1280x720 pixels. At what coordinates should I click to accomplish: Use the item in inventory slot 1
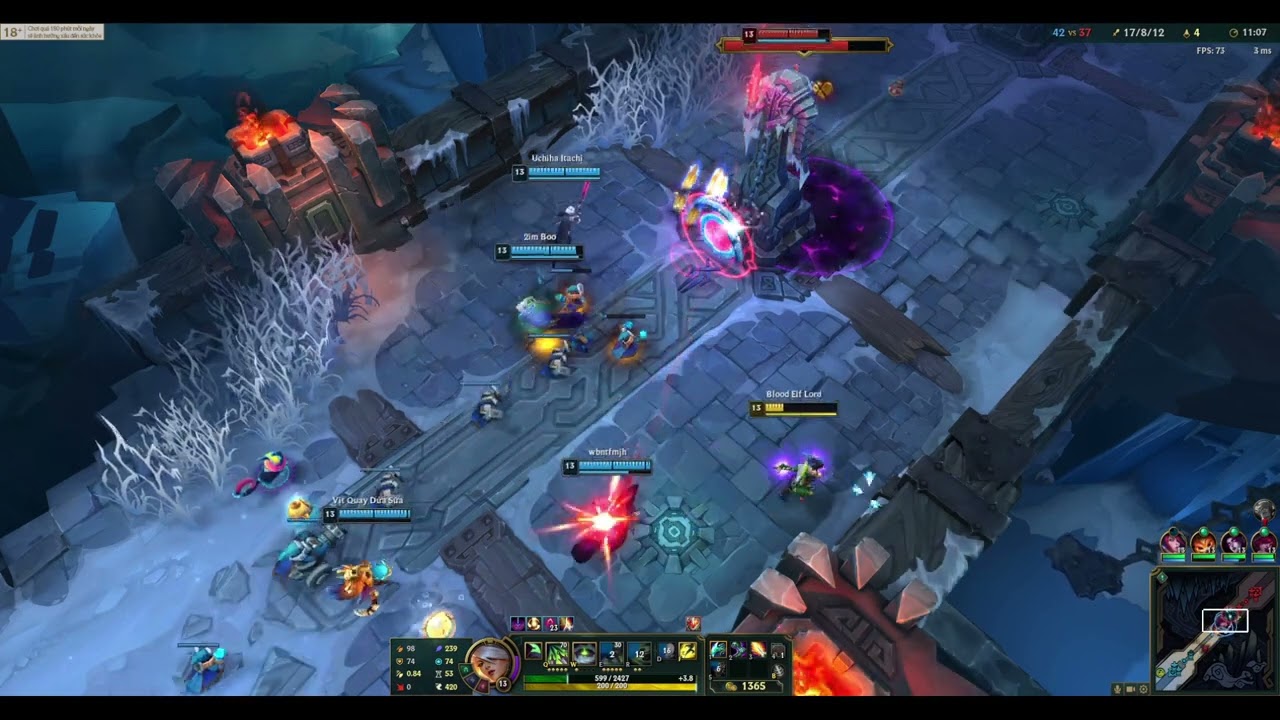point(718,651)
